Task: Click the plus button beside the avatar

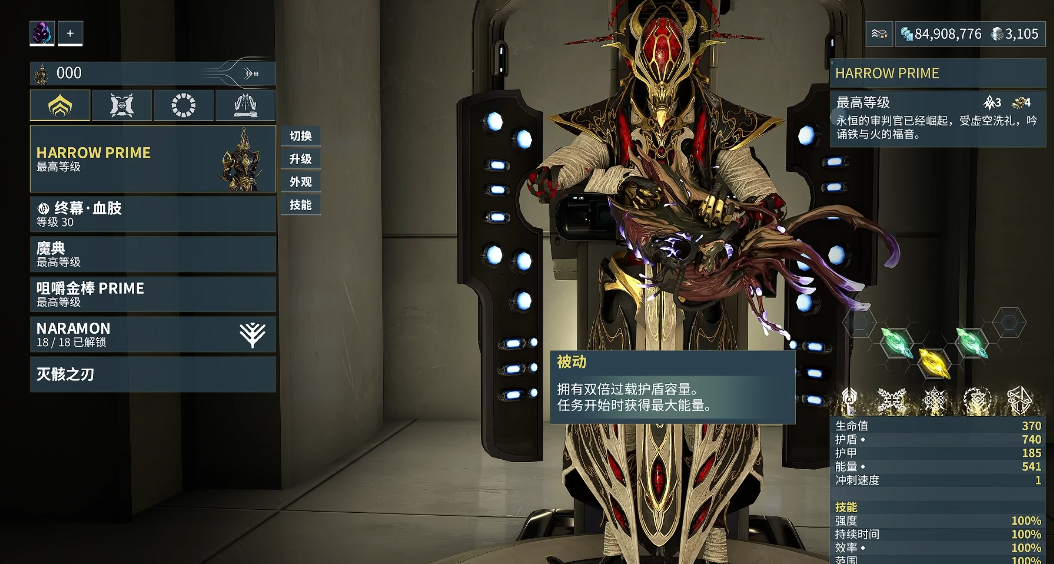Action: pyautogui.click(x=70, y=33)
